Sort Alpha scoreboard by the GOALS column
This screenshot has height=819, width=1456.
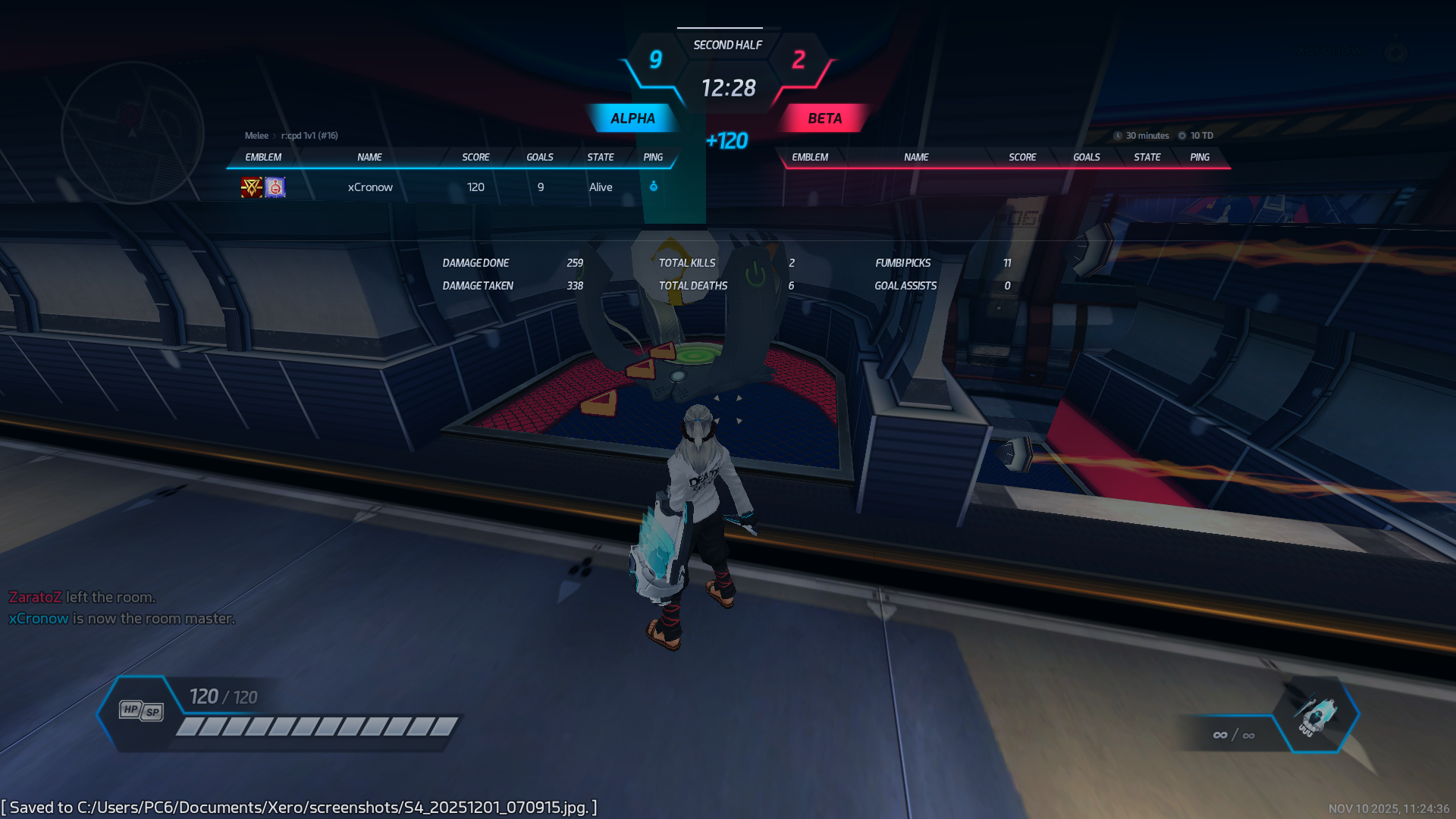coord(539,157)
